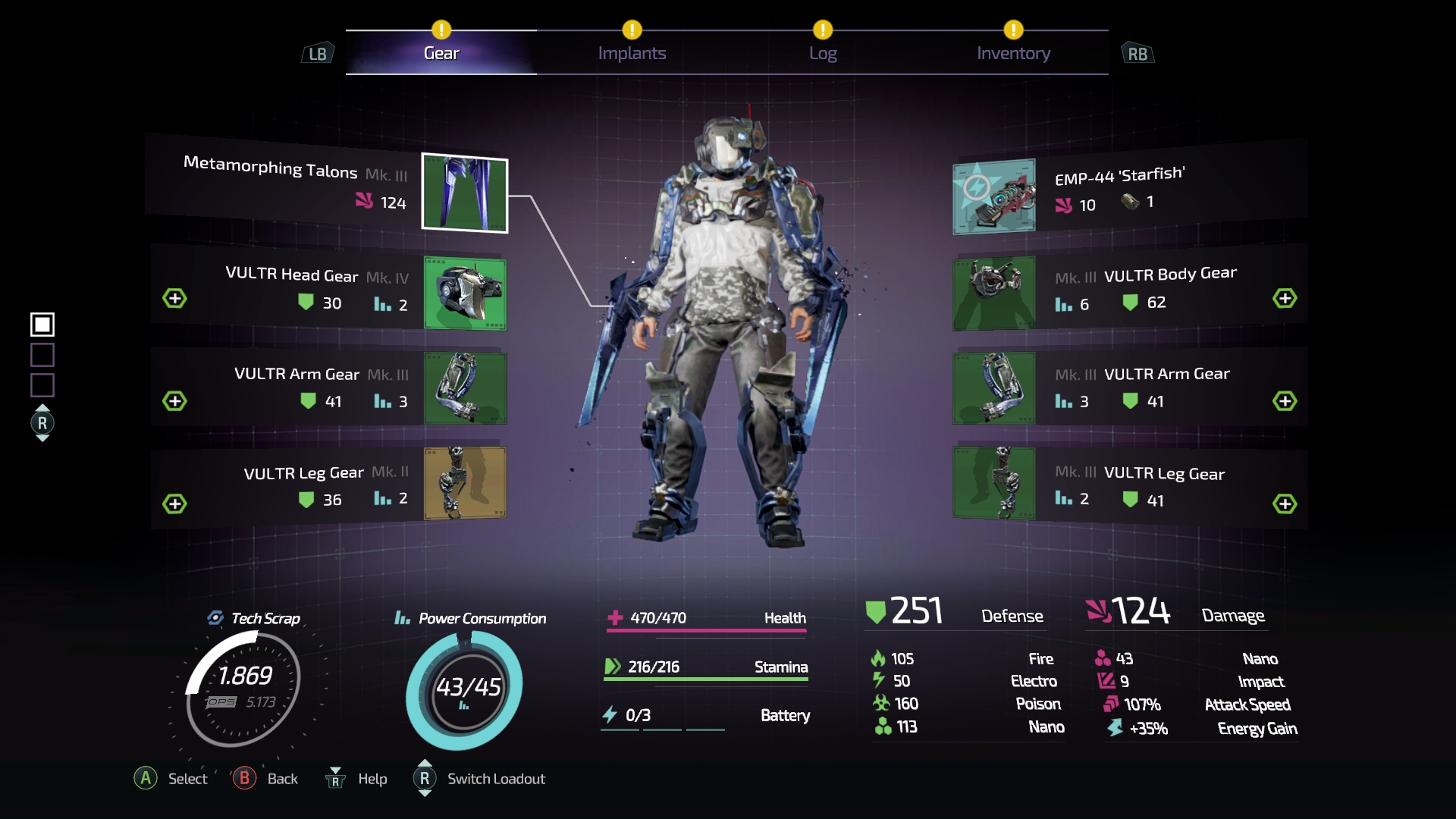This screenshot has height=819, width=1456.
Task: Click the filled active loadout square
Action: 42,325
